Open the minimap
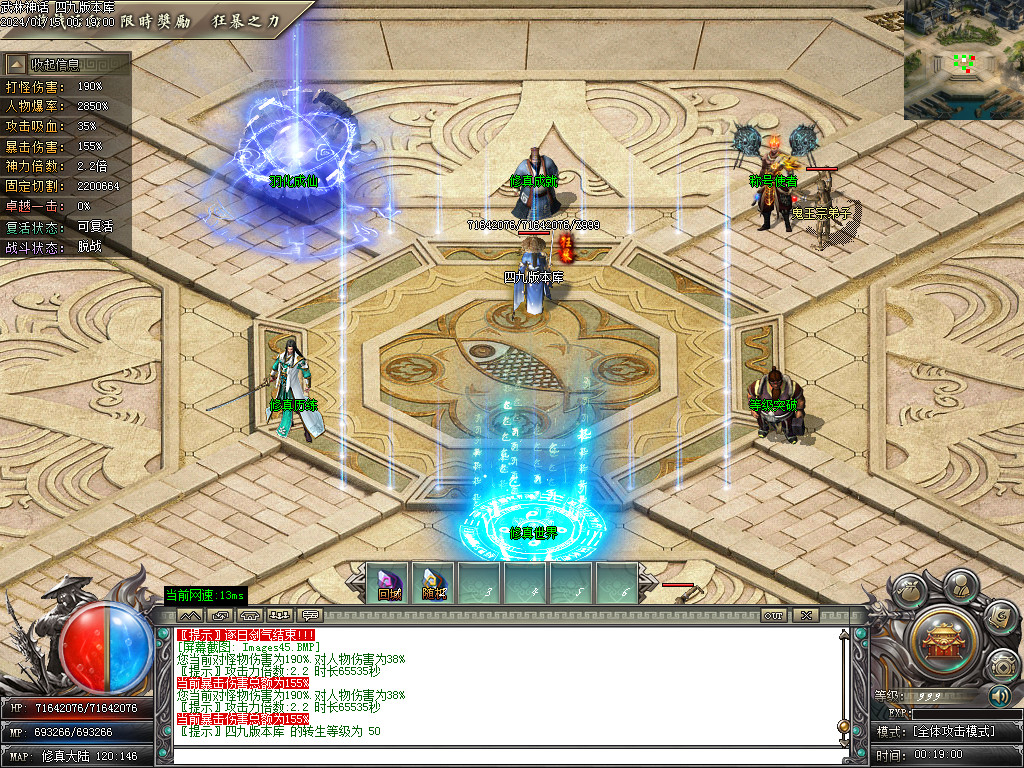The height and width of the screenshot is (768, 1024). [x=963, y=60]
